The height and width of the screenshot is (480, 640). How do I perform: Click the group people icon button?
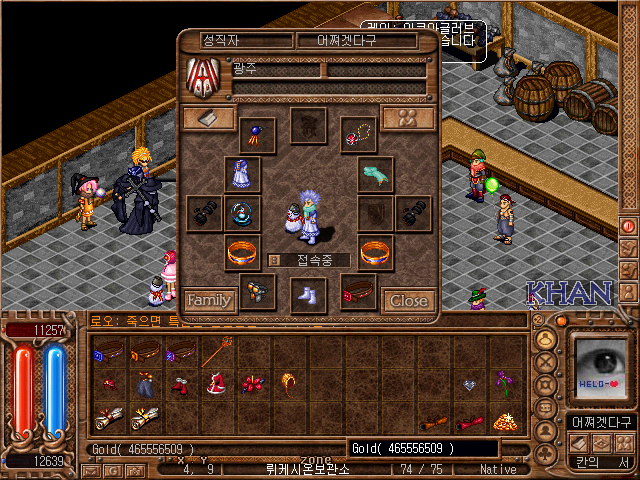(x=408, y=118)
